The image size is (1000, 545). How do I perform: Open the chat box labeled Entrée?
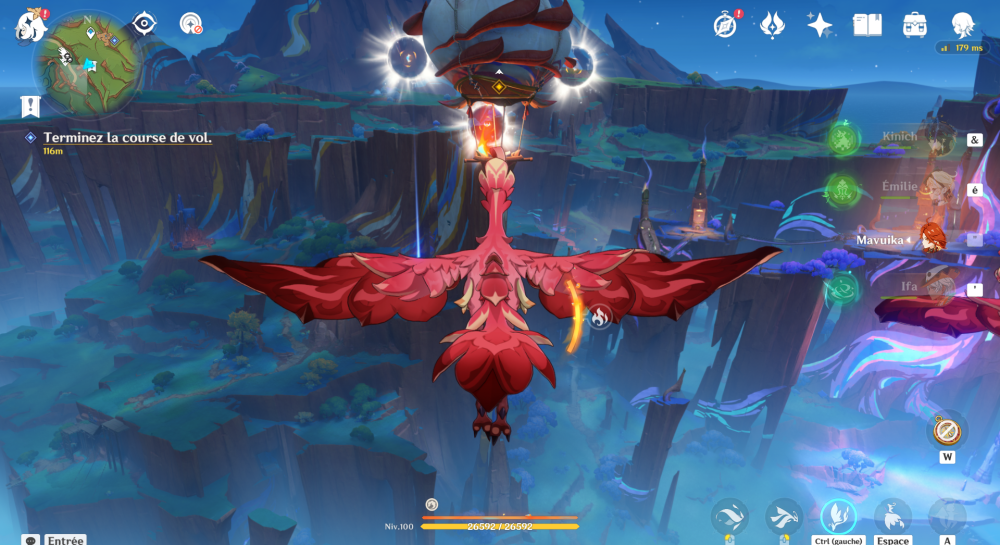pos(55,539)
